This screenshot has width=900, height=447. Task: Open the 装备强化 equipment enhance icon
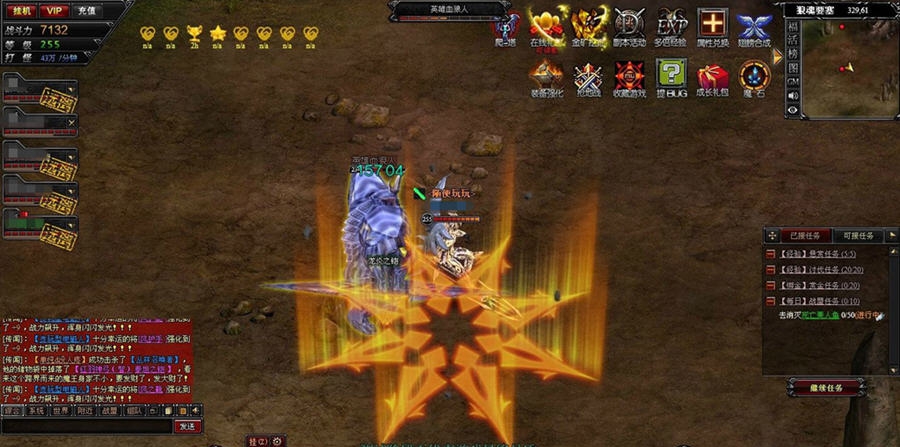[x=546, y=77]
